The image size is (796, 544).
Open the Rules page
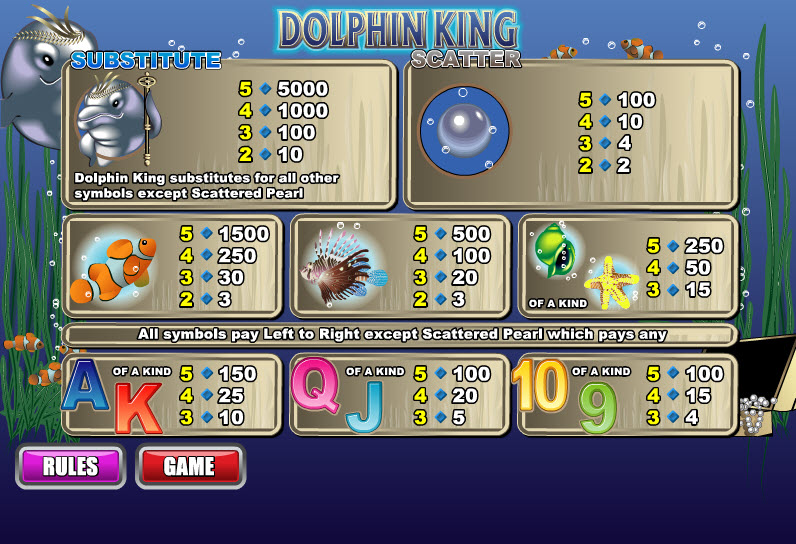coord(71,466)
